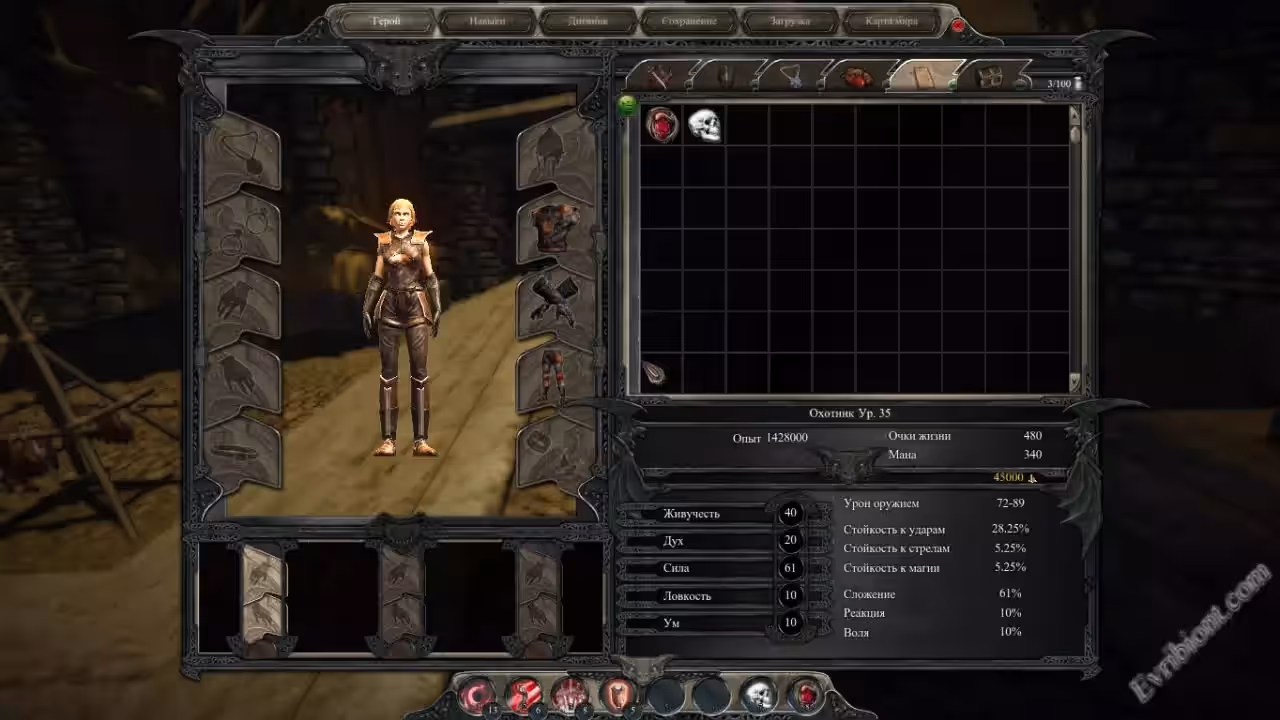1280x720 pixels.
Task: Choose the equipped leg armor slot
Action: pyautogui.click(x=553, y=371)
